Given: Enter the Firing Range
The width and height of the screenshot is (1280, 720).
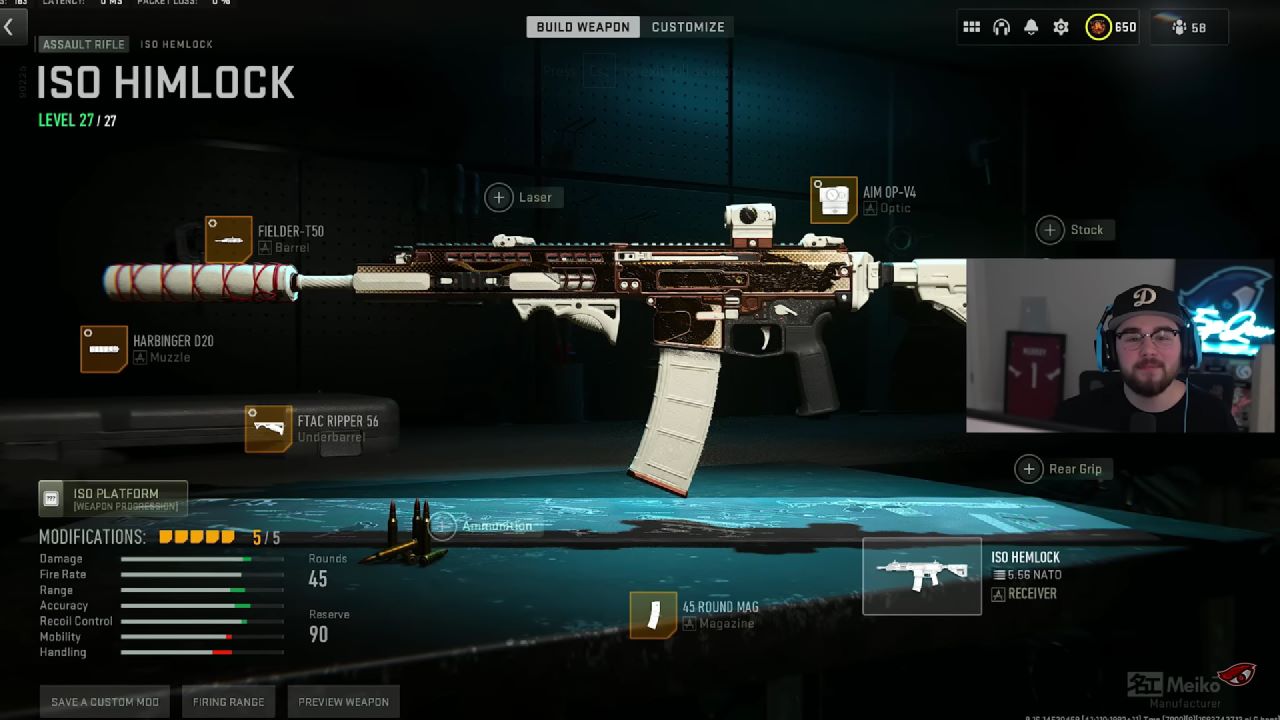Looking at the screenshot, I should (x=229, y=702).
